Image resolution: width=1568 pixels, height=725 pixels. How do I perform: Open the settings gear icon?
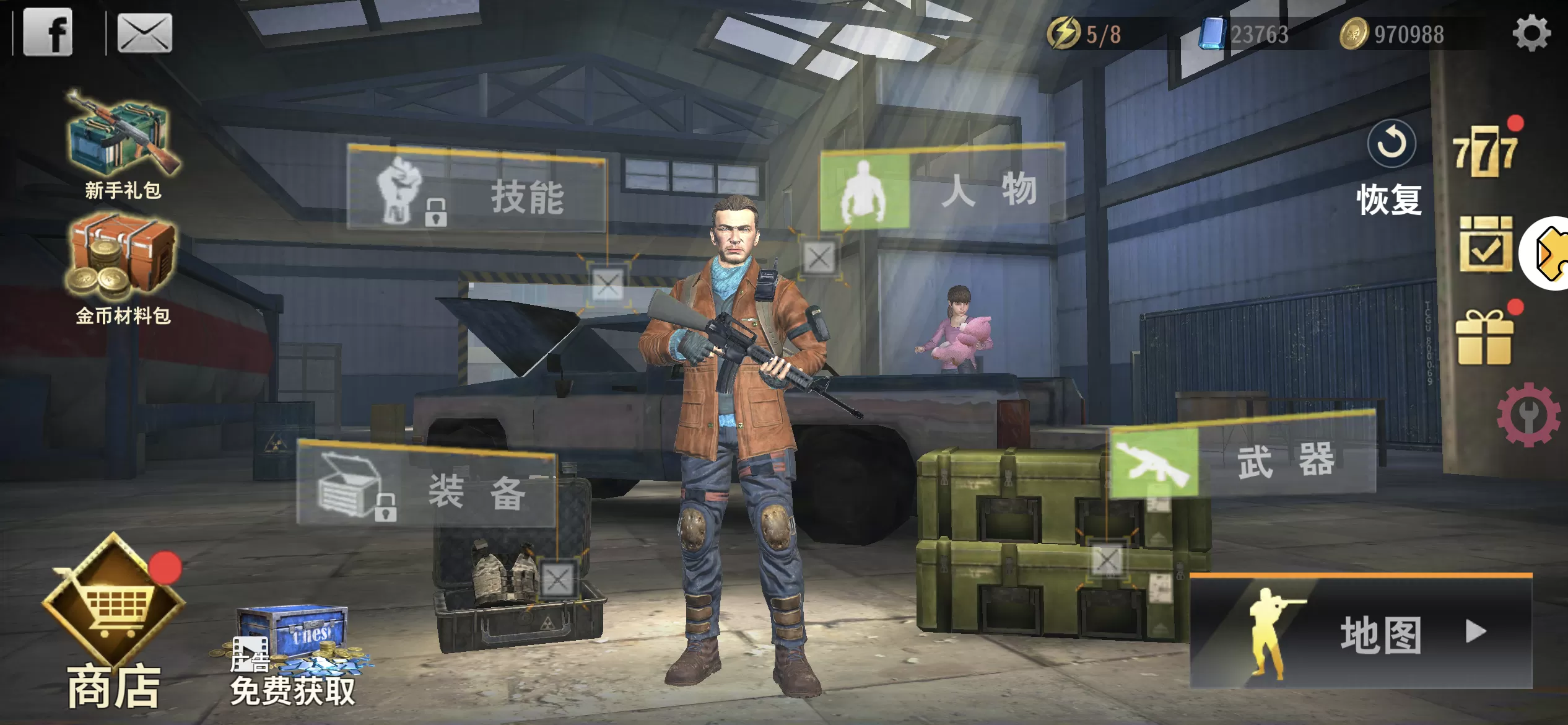(1531, 33)
